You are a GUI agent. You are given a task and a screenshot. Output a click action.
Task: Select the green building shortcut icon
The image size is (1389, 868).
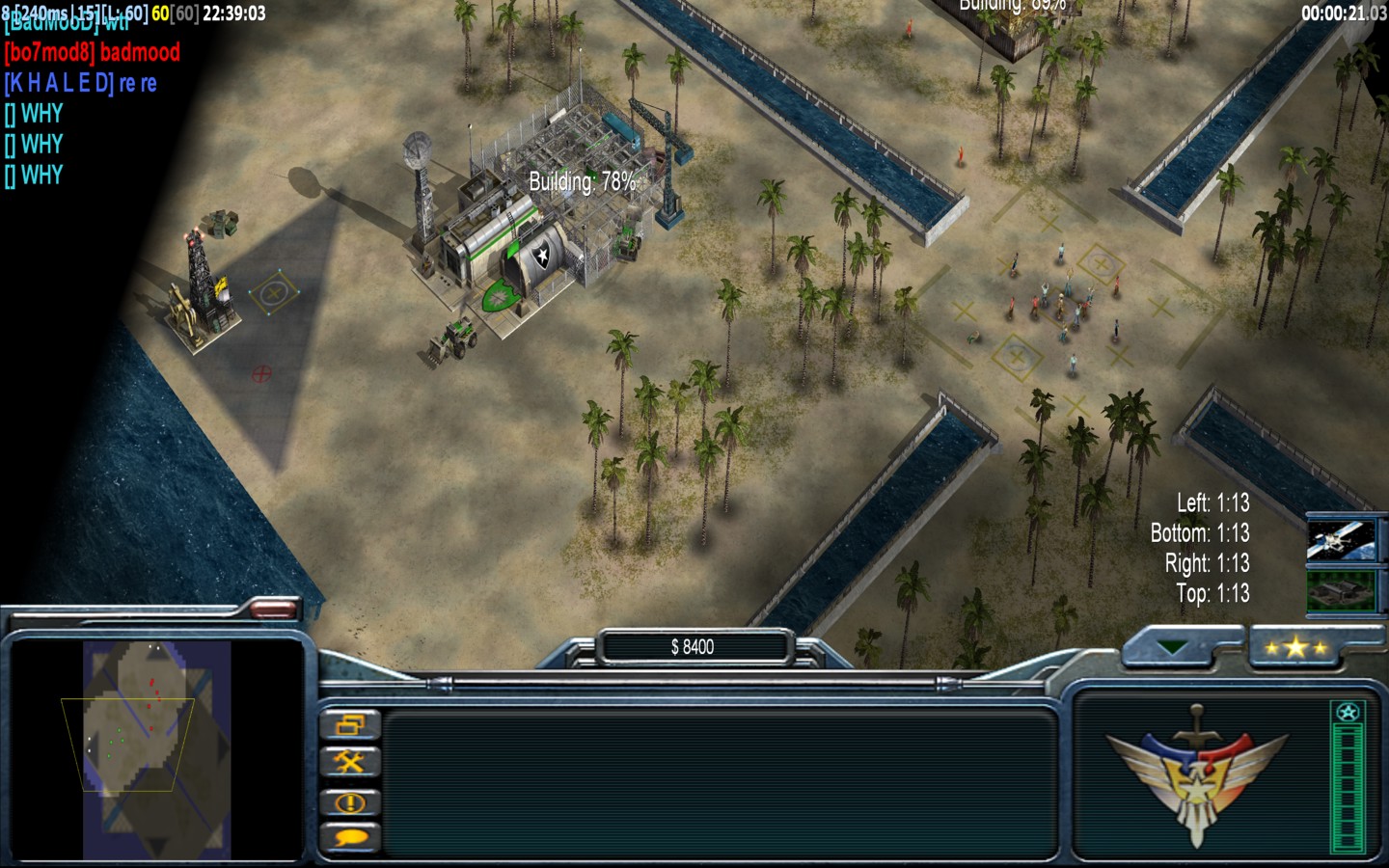coord(1341,589)
